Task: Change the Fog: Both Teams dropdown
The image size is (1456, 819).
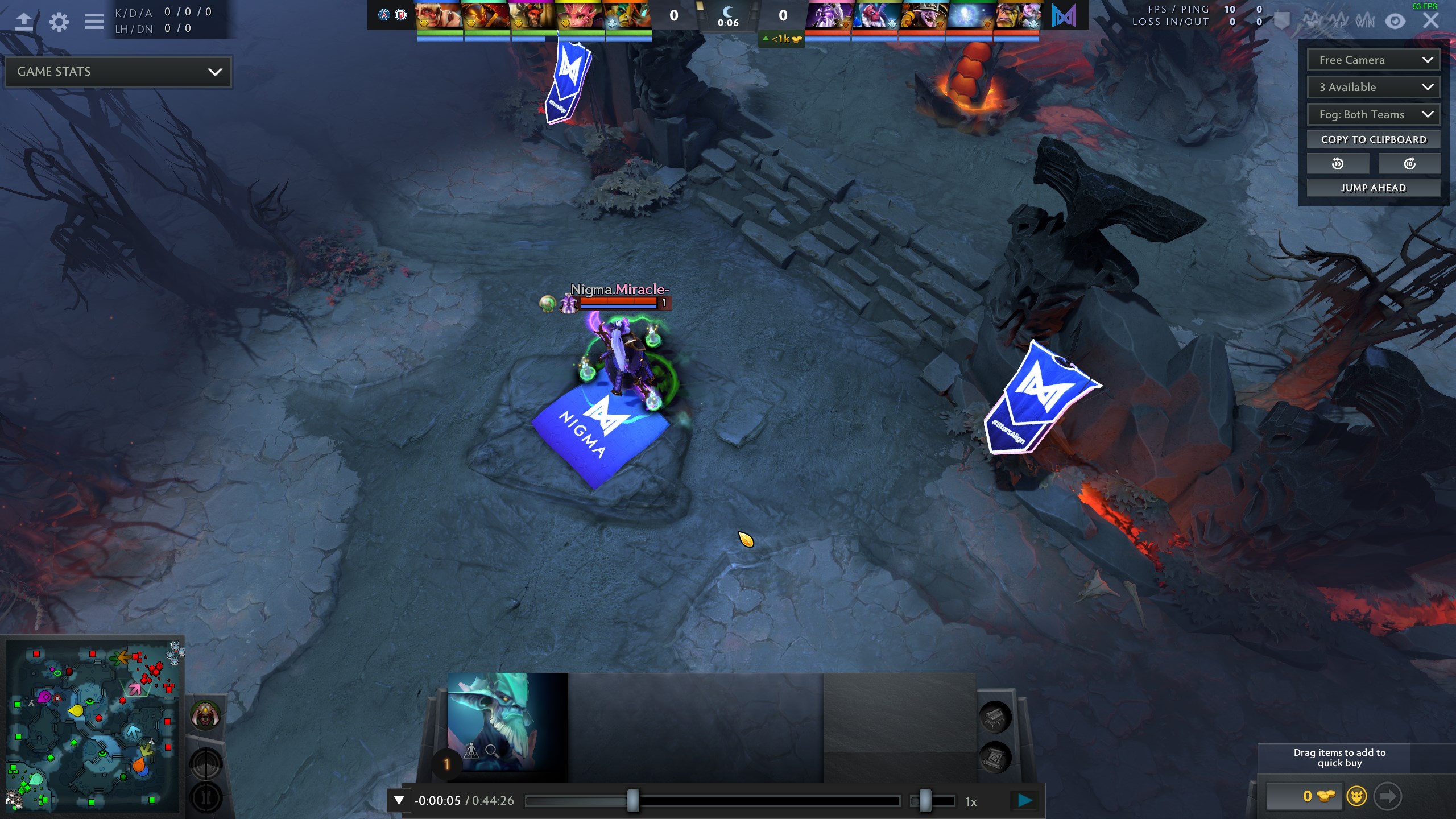Action: (x=1374, y=114)
